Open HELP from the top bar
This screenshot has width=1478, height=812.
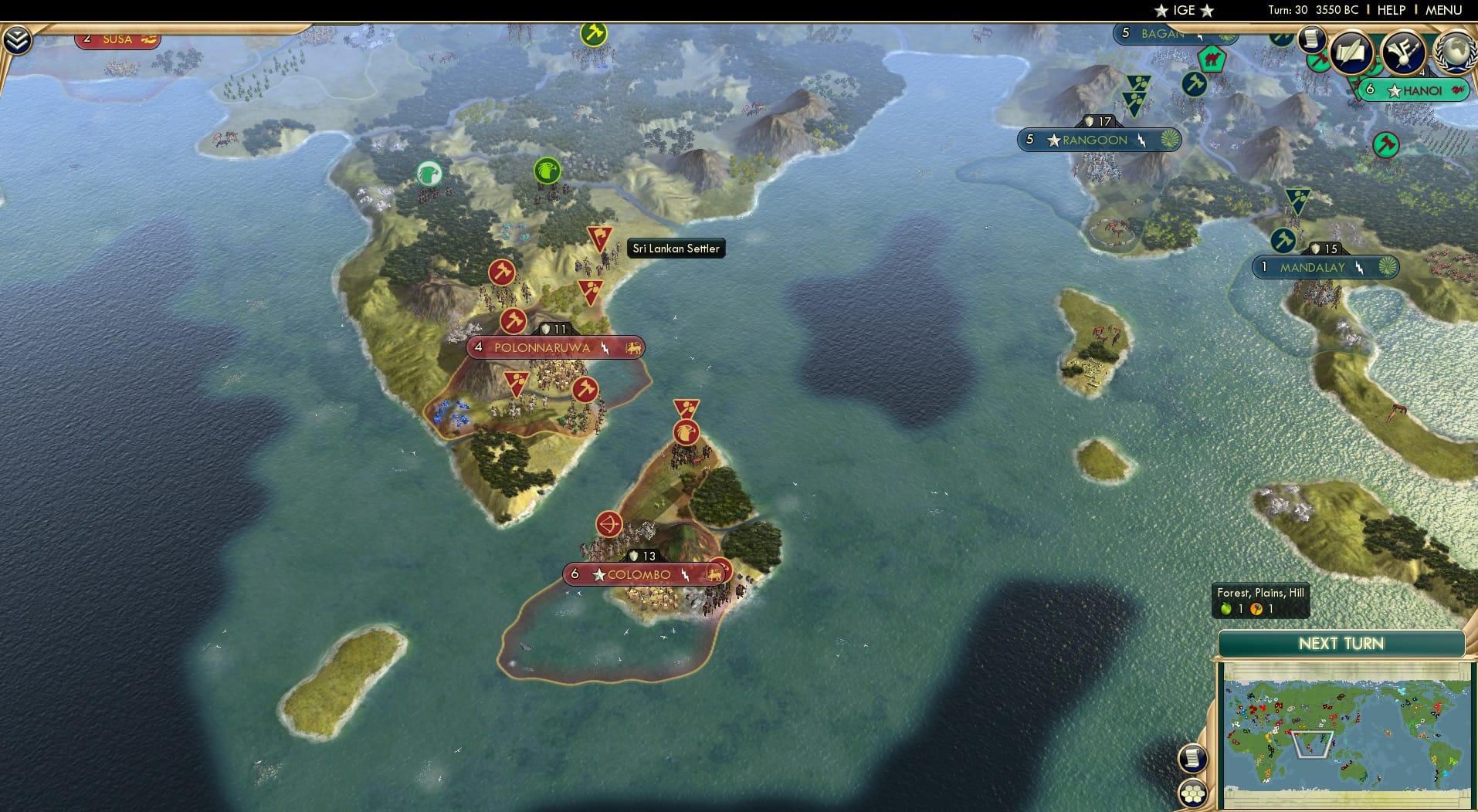tap(1390, 11)
